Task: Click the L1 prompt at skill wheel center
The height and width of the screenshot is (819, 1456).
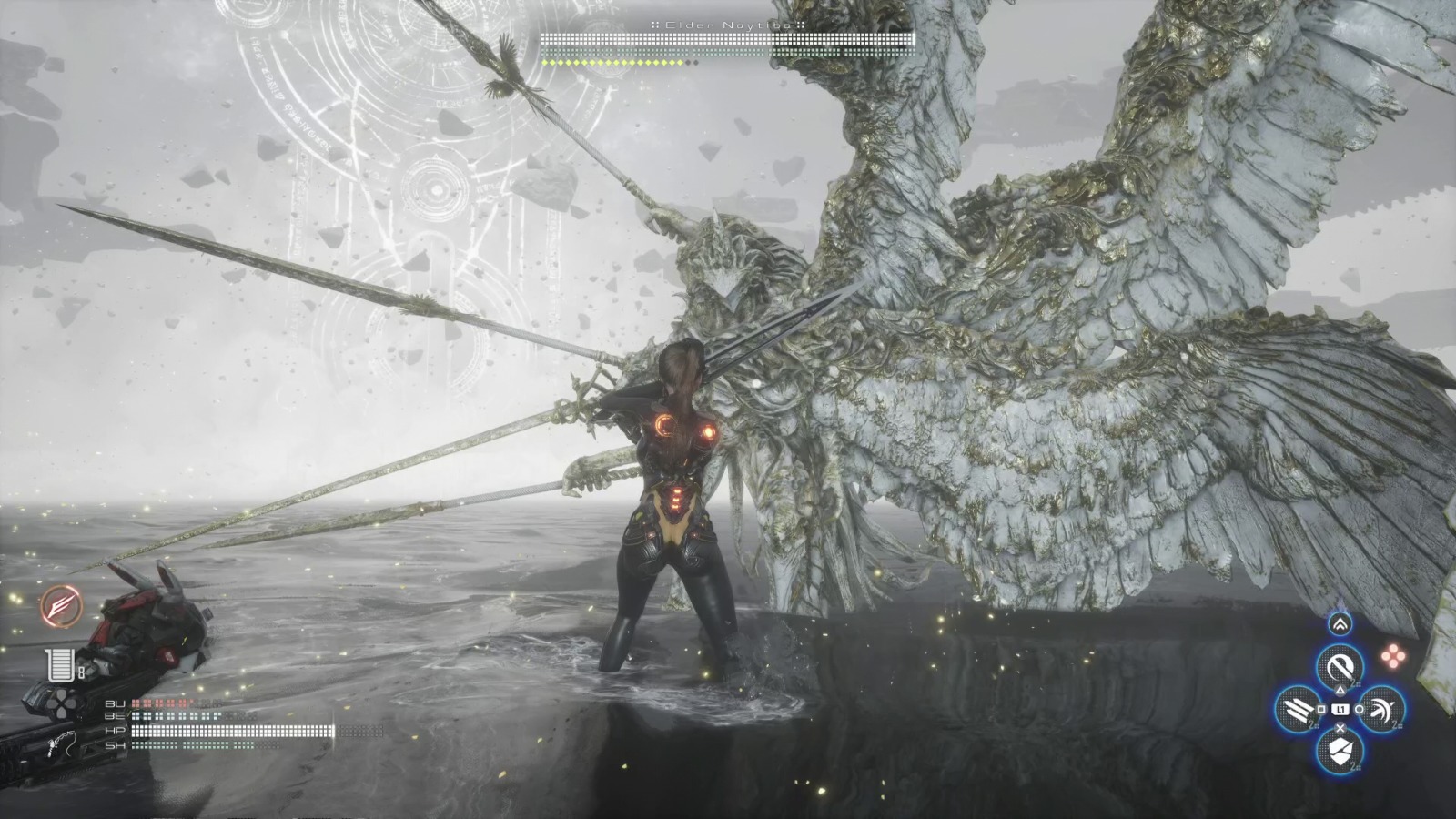Action: tap(1340, 709)
